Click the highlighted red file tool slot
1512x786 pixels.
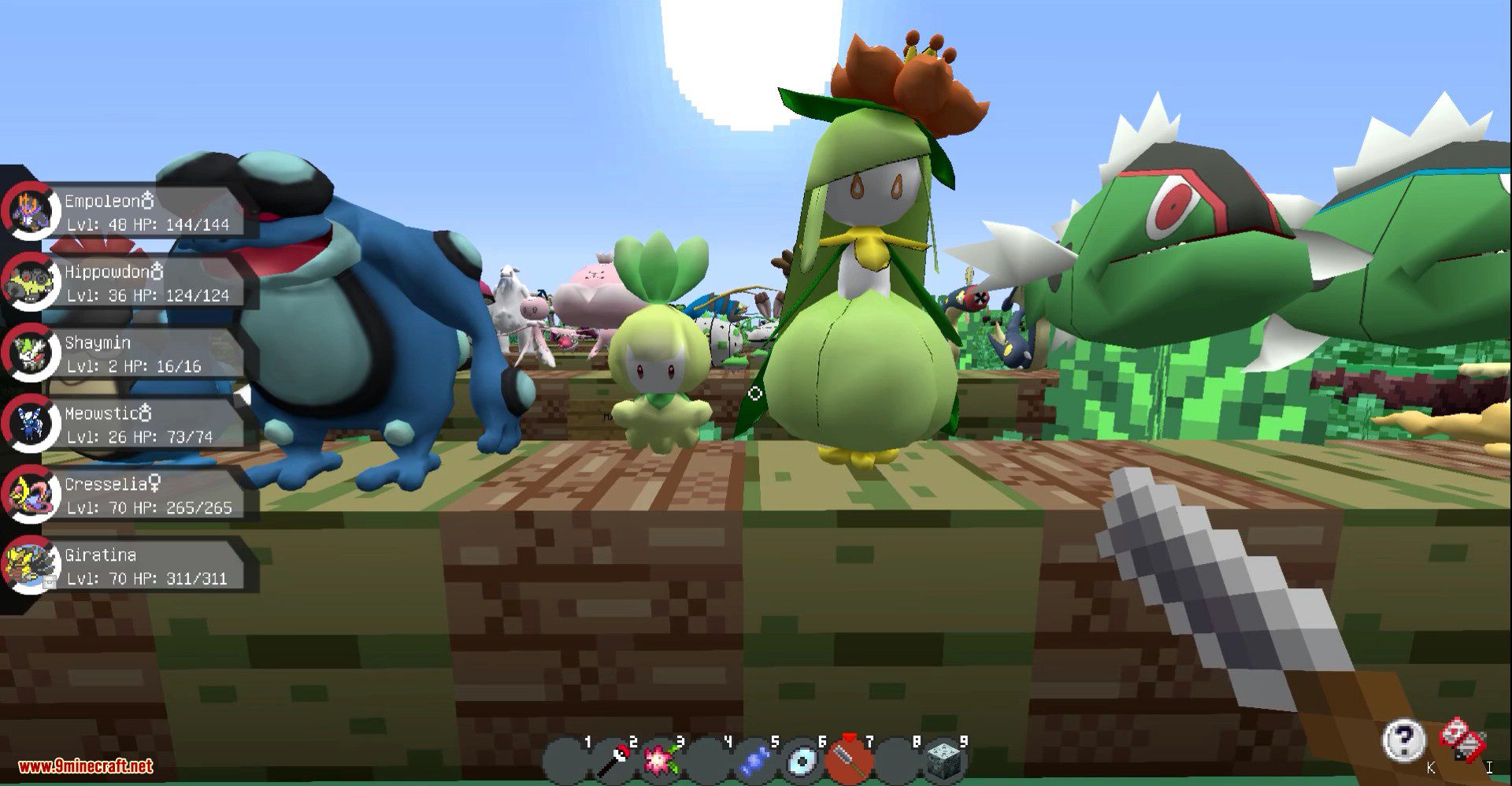pos(849,761)
